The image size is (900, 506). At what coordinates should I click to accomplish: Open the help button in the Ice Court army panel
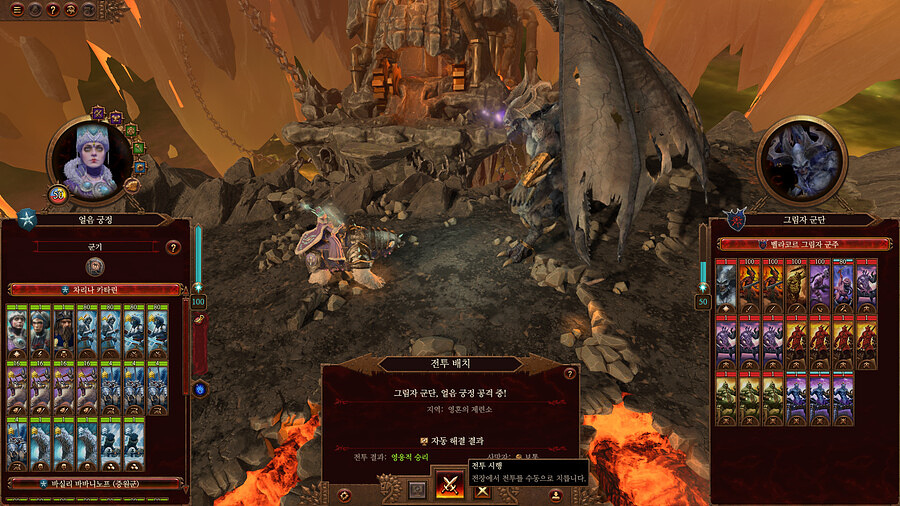coord(173,247)
